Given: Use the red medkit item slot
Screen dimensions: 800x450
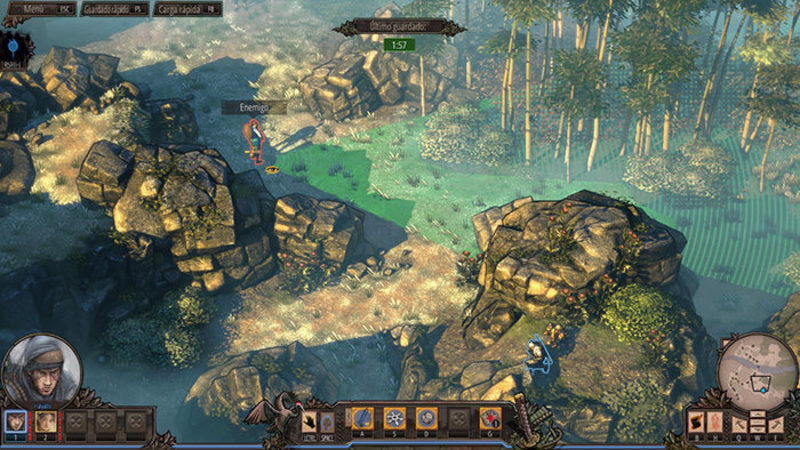Looking at the screenshot, I should point(489,418).
